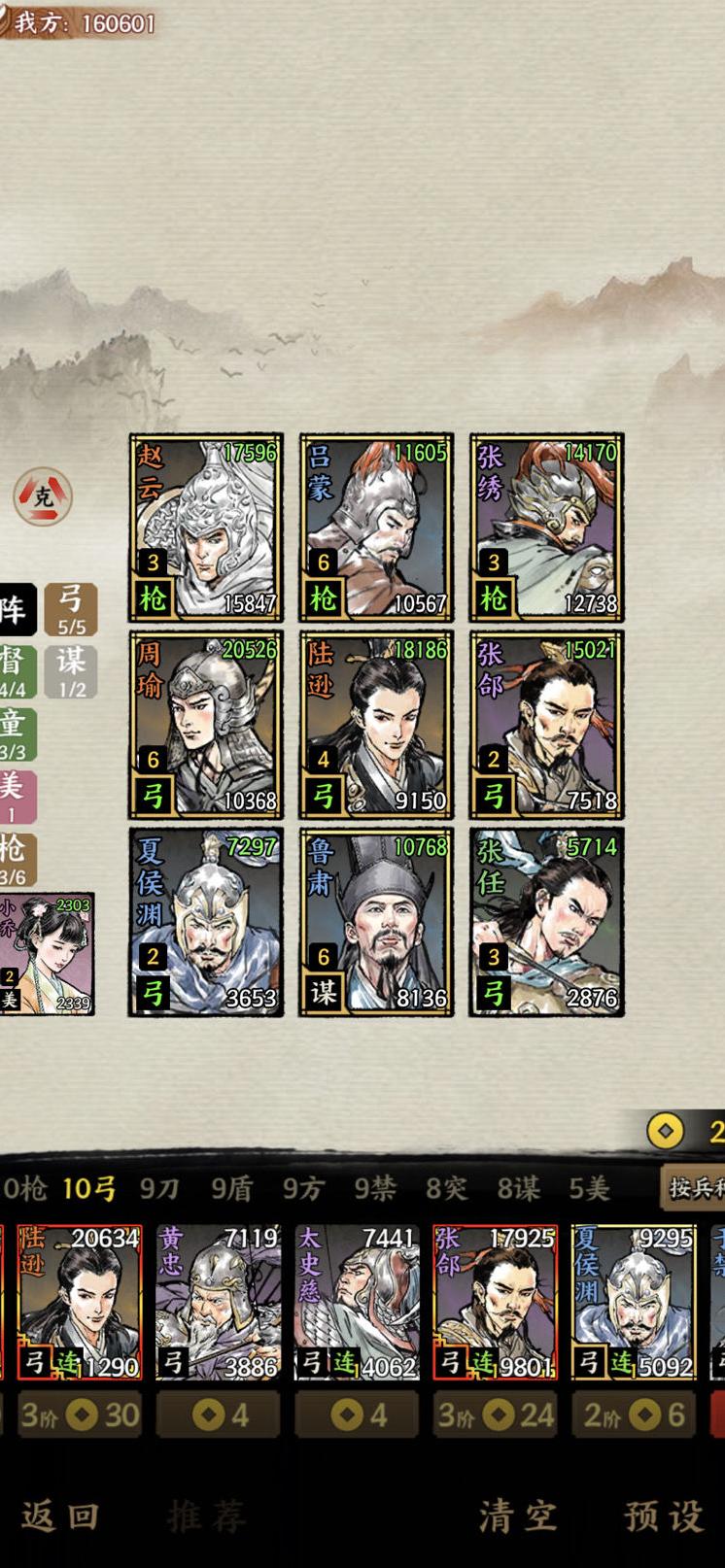Switch to the 9盾 shield filter
The height and width of the screenshot is (1568, 725).
pos(231,1188)
